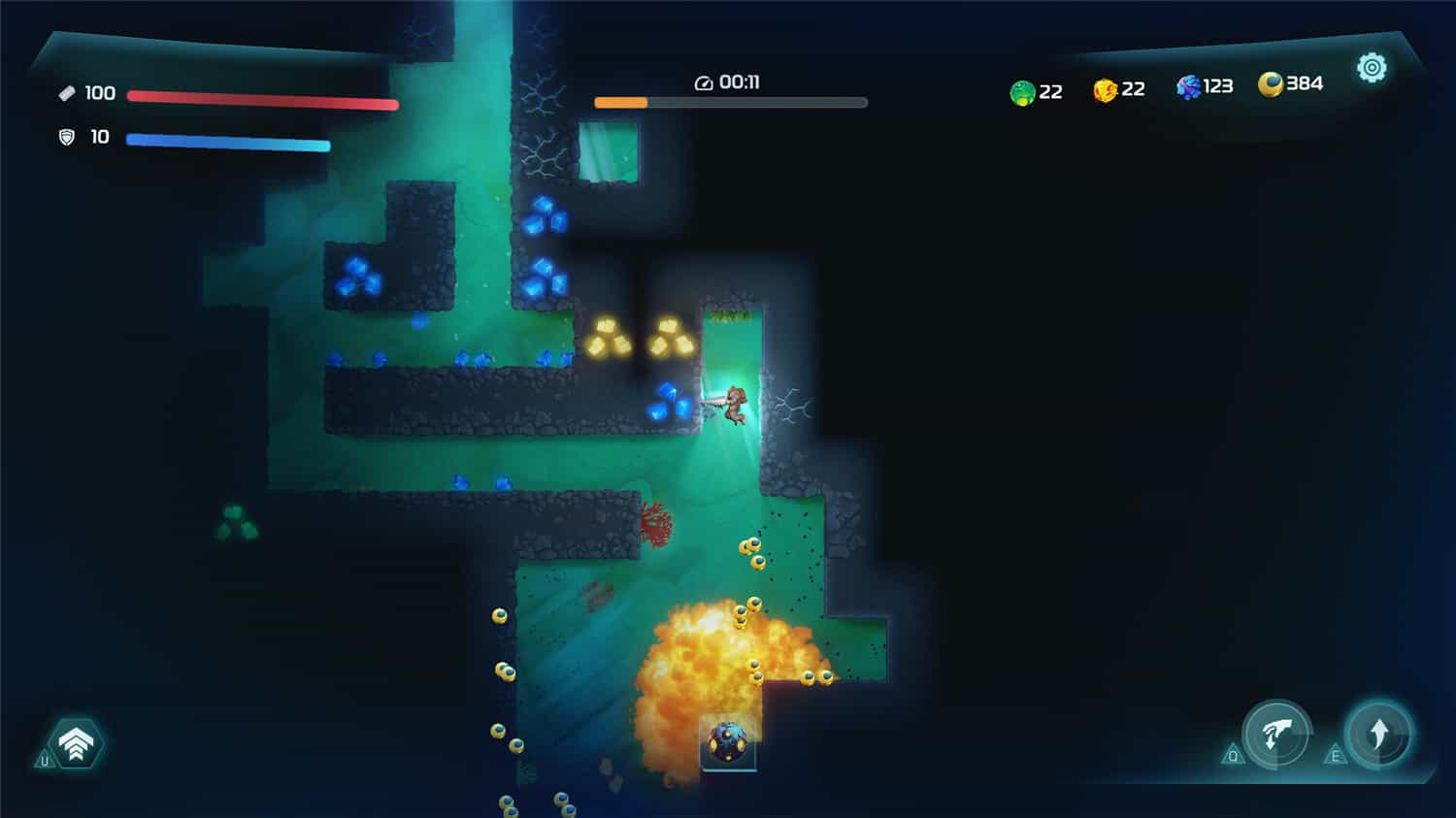This screenshot has height=818, width=1456.
Task: Click the yellow ore resource icon
Action: (1104, 90)
